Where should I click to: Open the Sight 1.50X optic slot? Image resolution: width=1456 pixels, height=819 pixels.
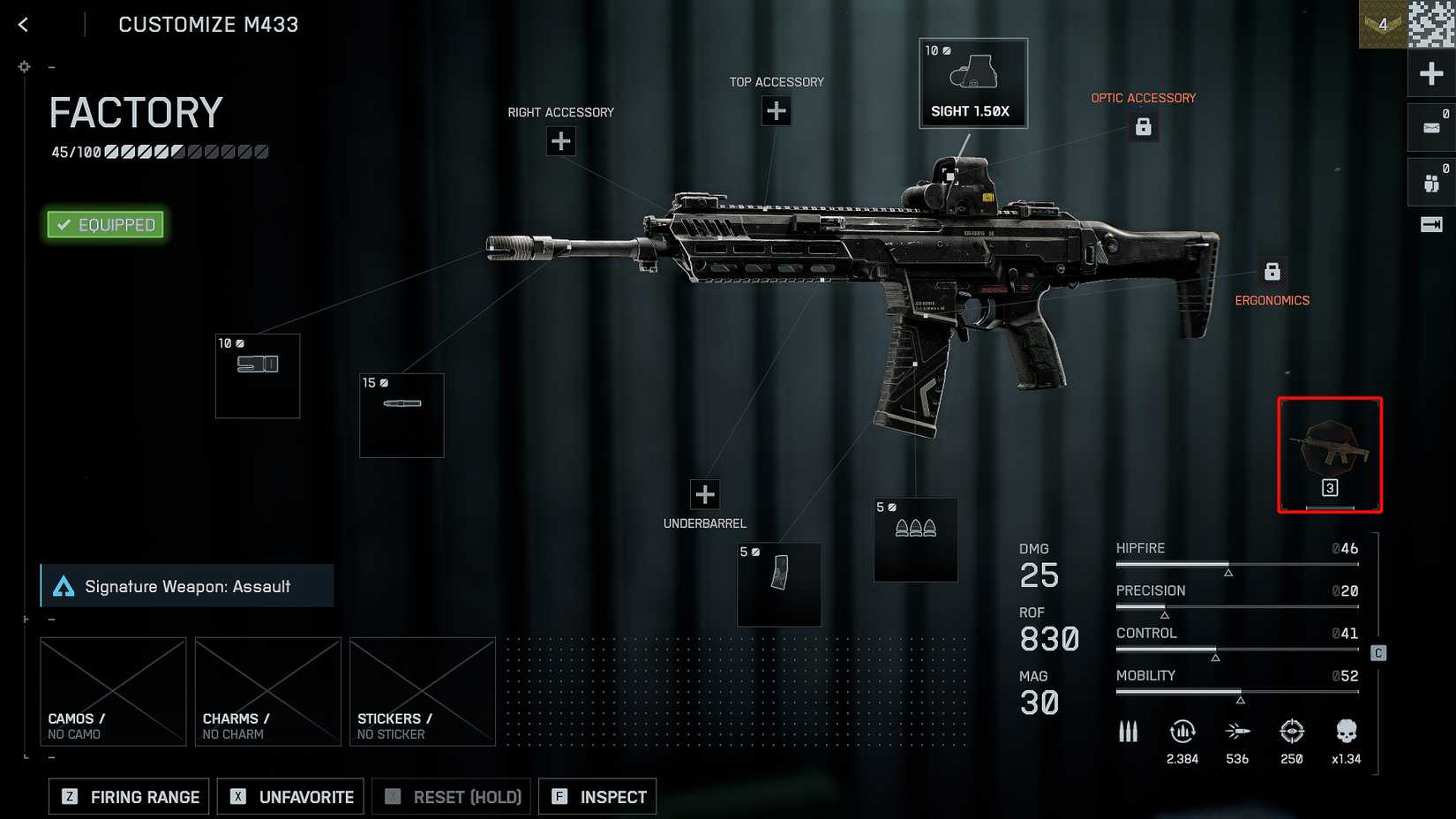973,82
